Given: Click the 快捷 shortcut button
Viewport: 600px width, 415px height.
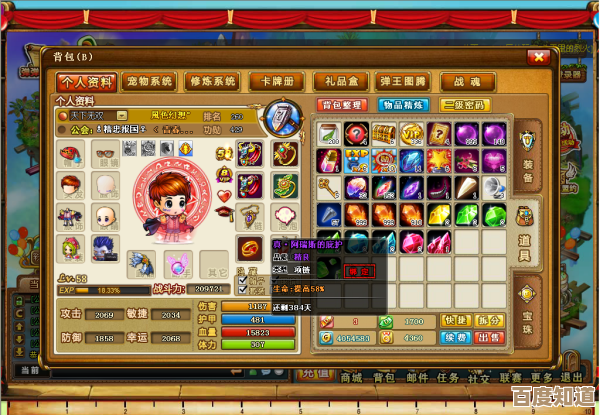Looking at the screenshot, I should (457, 320).
